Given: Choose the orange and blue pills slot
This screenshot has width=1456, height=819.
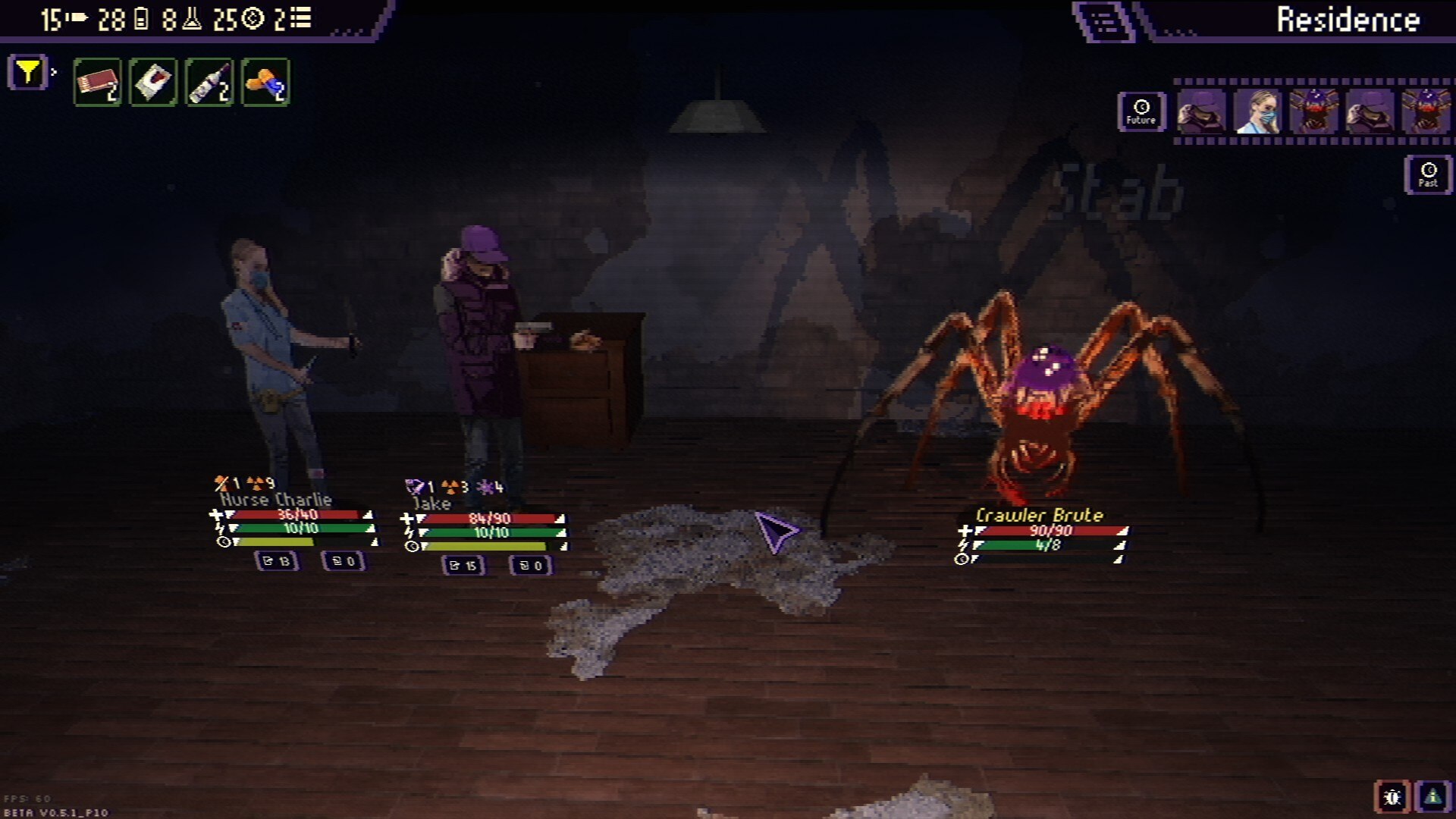Looking at the screenshot, I should tap(265, 82).
